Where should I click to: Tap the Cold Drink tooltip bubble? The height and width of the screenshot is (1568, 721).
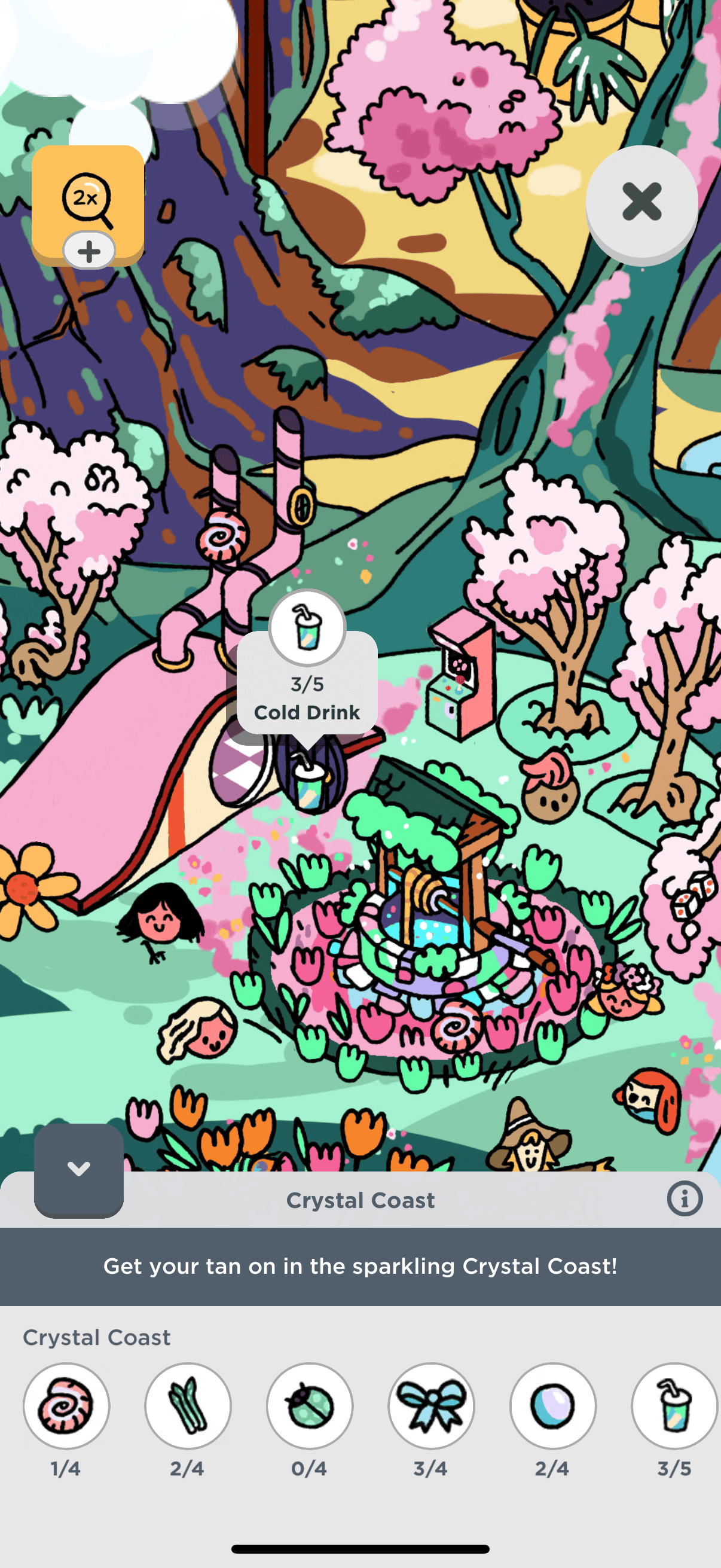pos(307,685)
